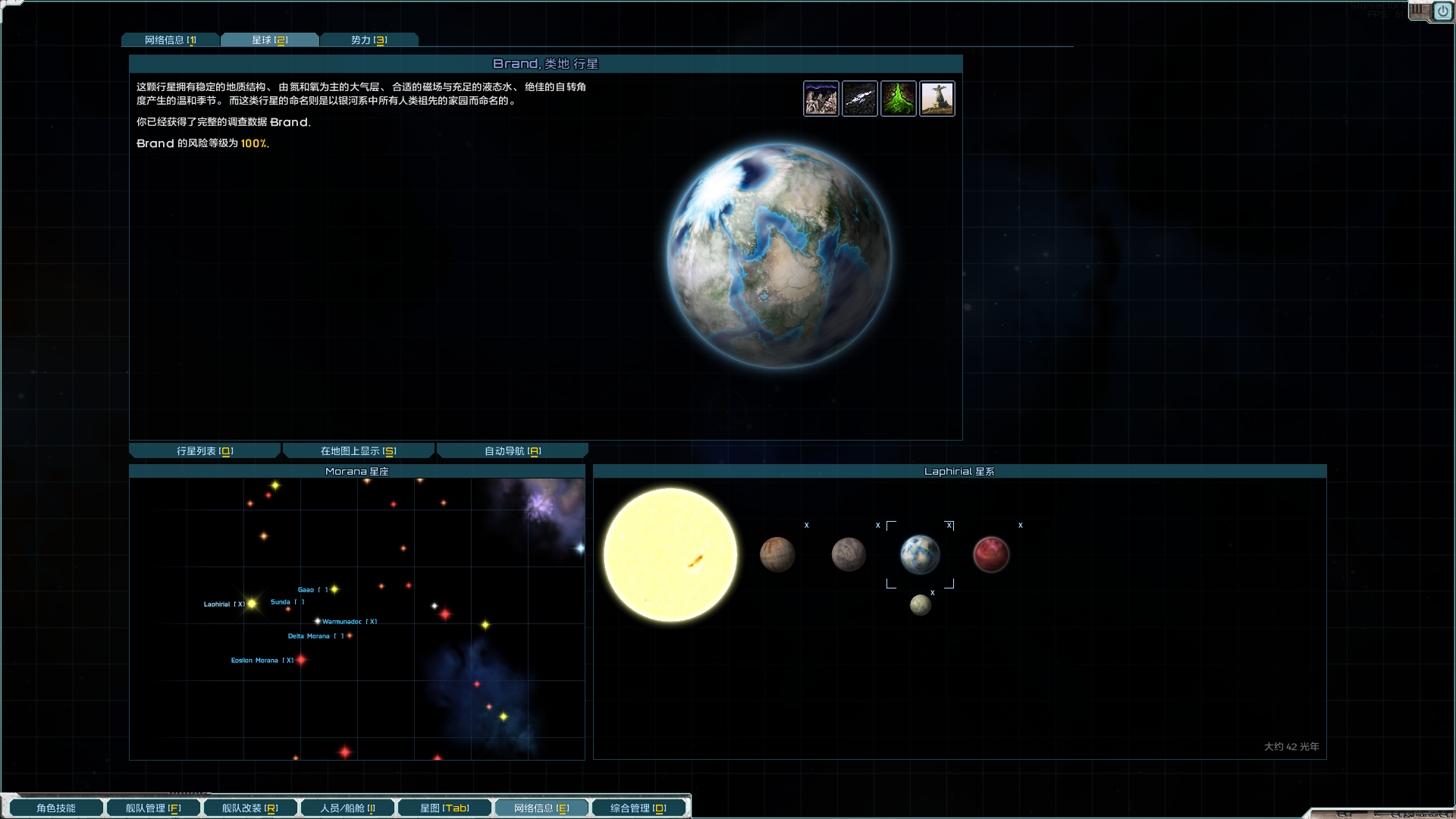Open 行星列表 [D] planet list

[204, 450]
